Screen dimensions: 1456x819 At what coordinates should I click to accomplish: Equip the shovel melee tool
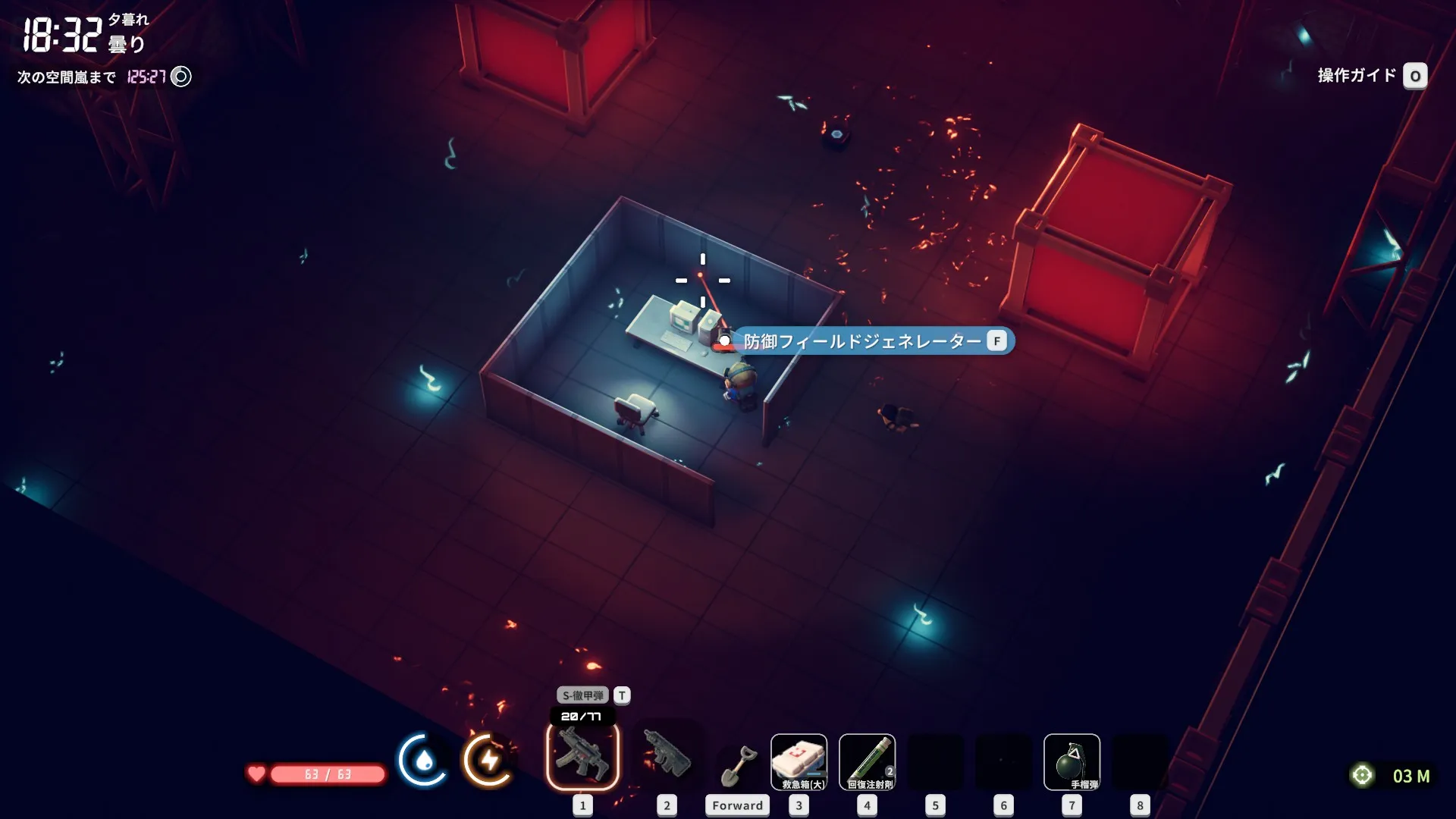click(737, 766)
